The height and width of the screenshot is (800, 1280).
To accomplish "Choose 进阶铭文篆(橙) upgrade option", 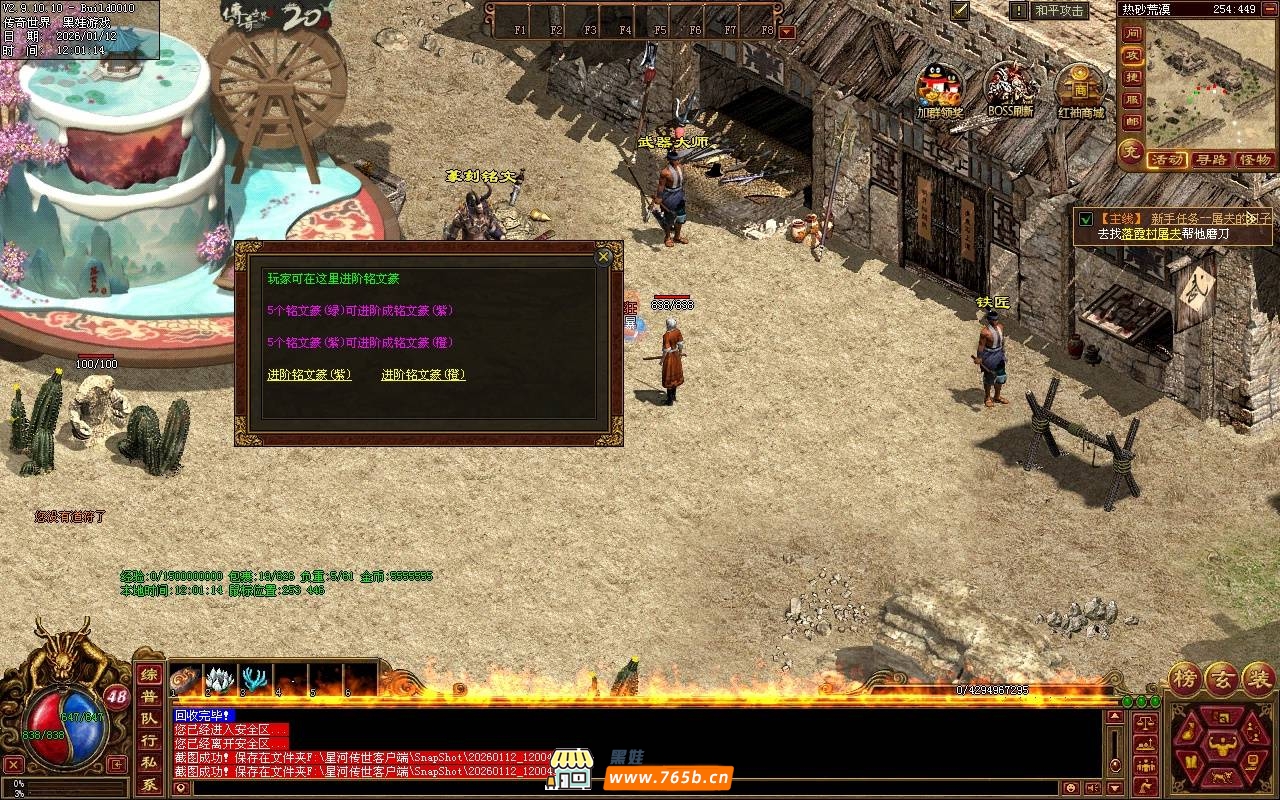I will pos(423,375).
